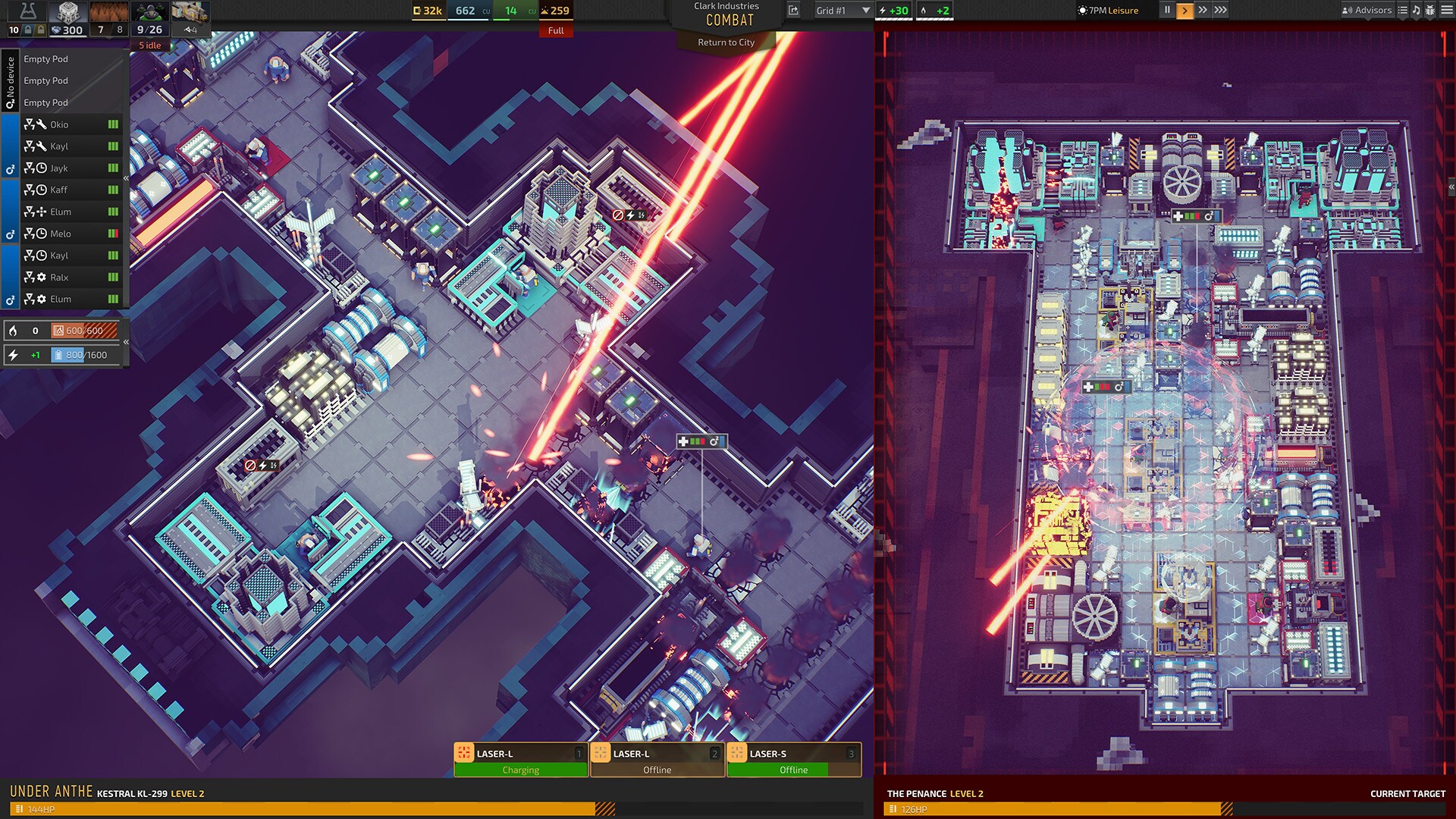
Task: Select the charging LASER-L weapon in slot 1
Action: click(521, 760)
